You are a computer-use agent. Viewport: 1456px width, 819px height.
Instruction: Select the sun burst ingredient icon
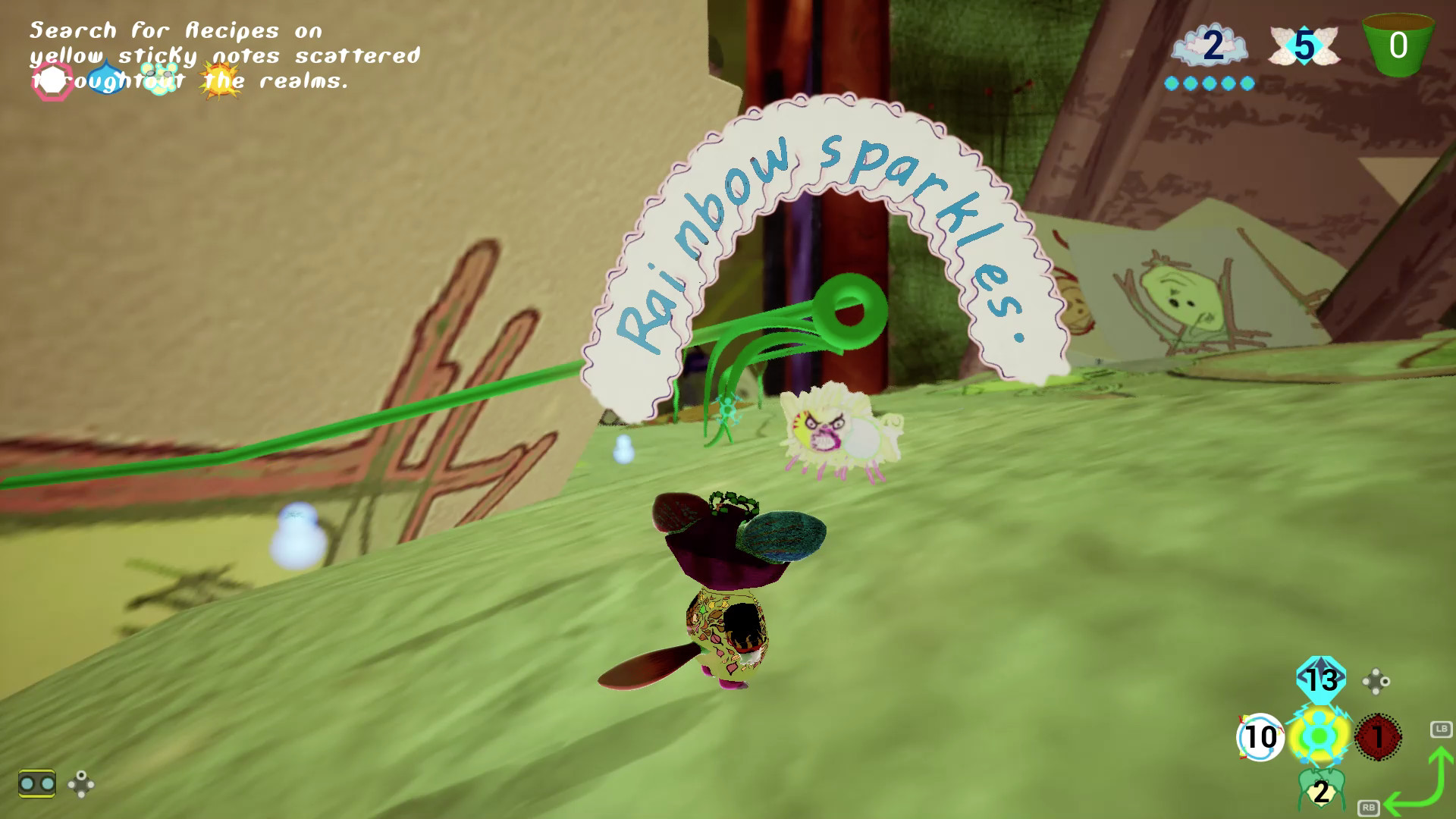(x=220, y=80)
